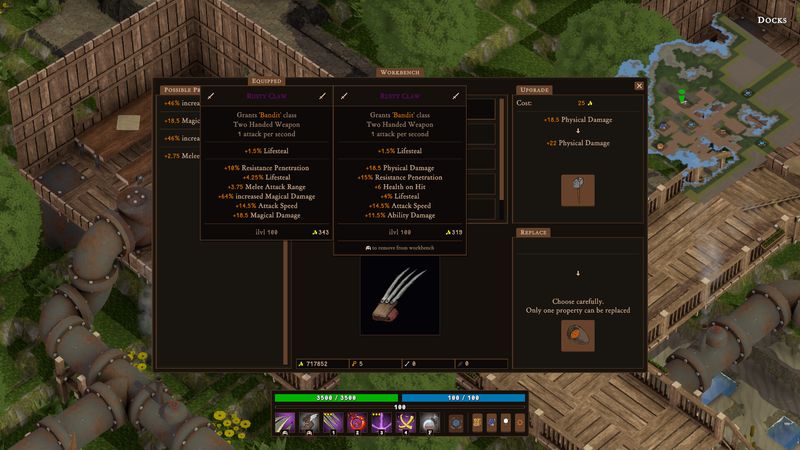
Task: Click the replace property button
Action: click(x=580, y=335)
